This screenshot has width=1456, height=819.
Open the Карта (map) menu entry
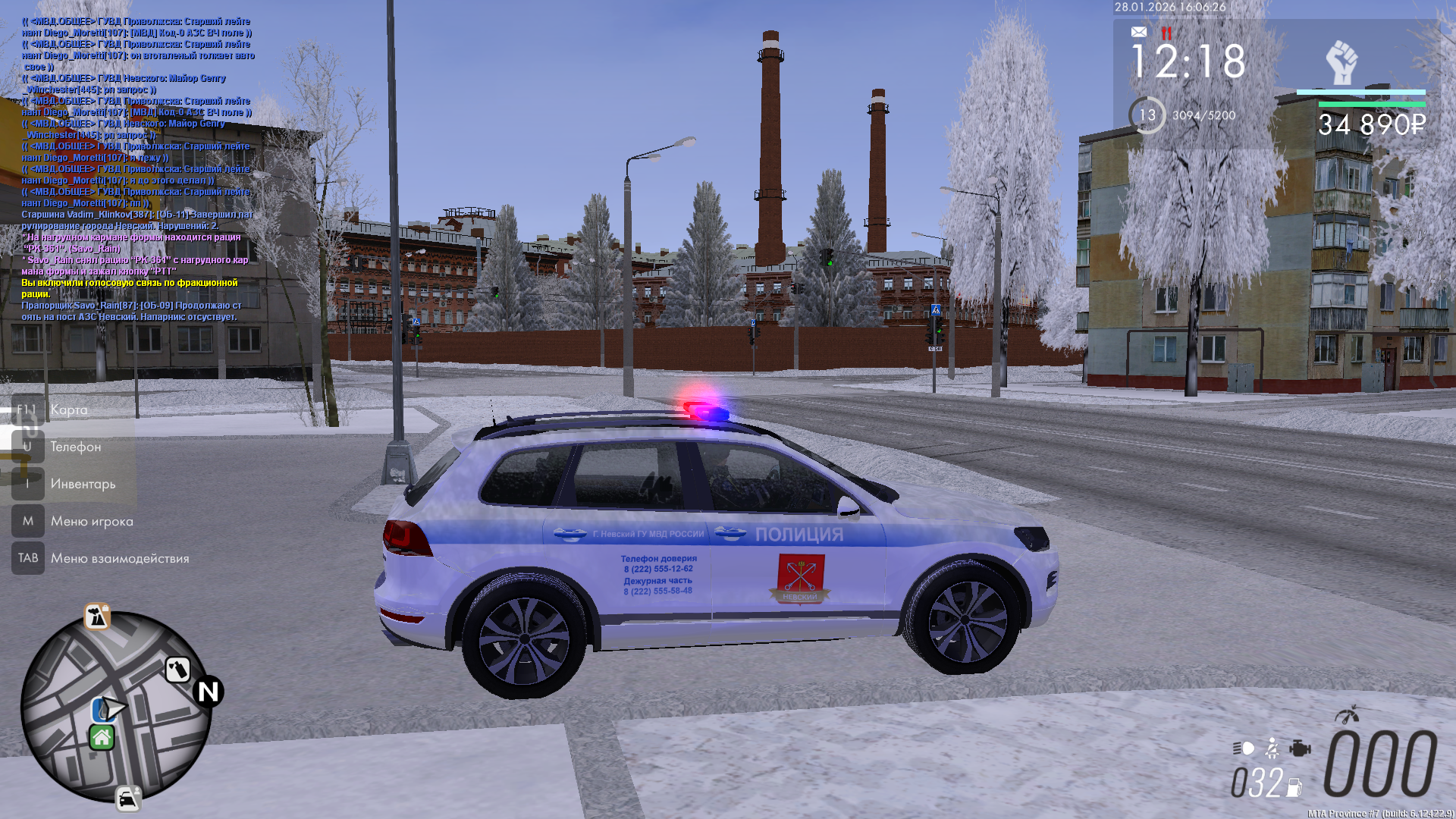tap(68, 410)
